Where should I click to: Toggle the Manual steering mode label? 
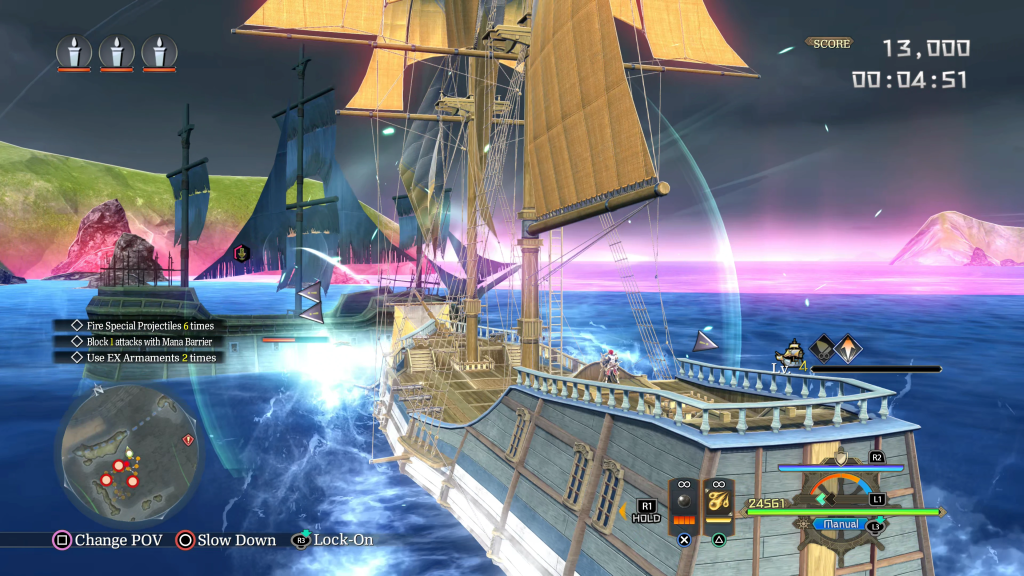coord(840,524)
